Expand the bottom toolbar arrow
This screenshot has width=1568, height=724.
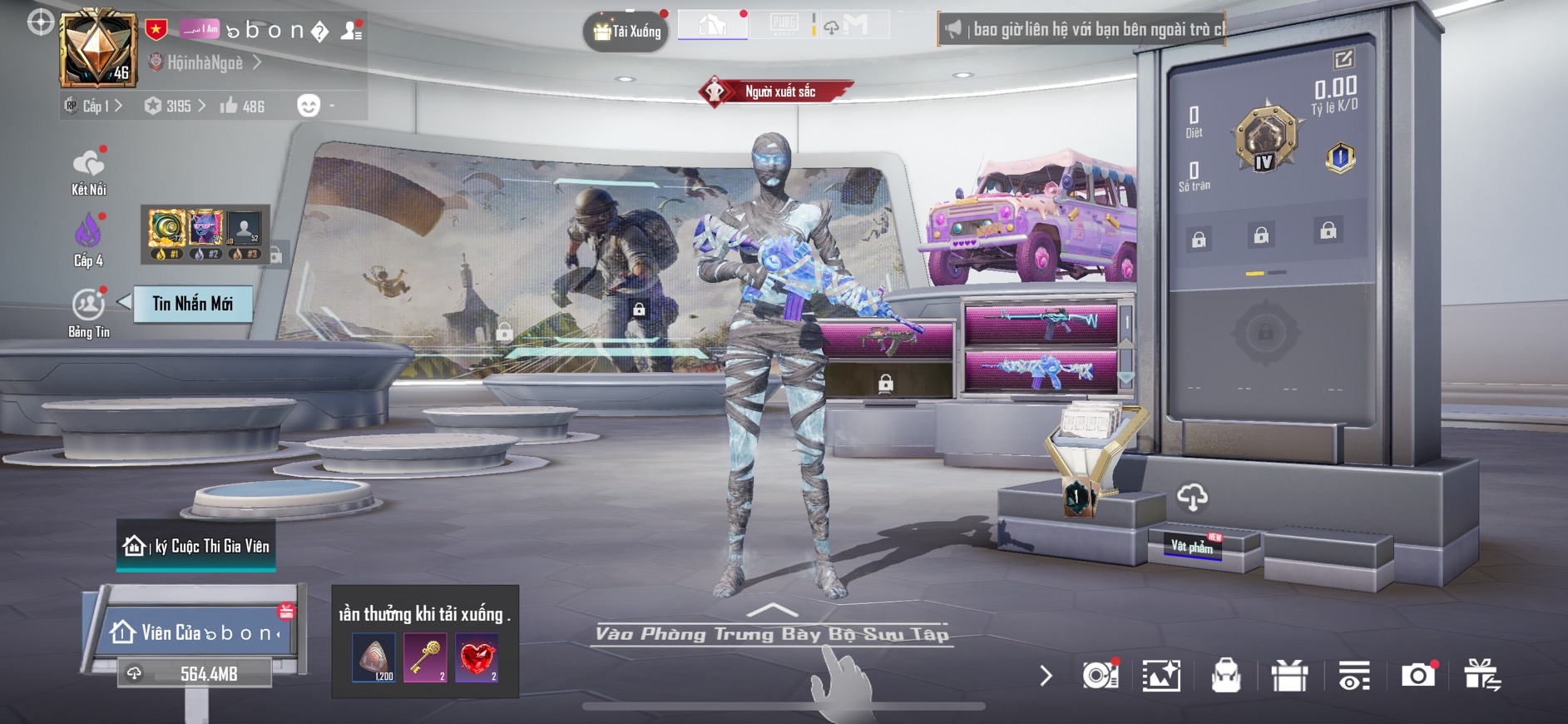pyautogui.click(x=1046, y=676)
